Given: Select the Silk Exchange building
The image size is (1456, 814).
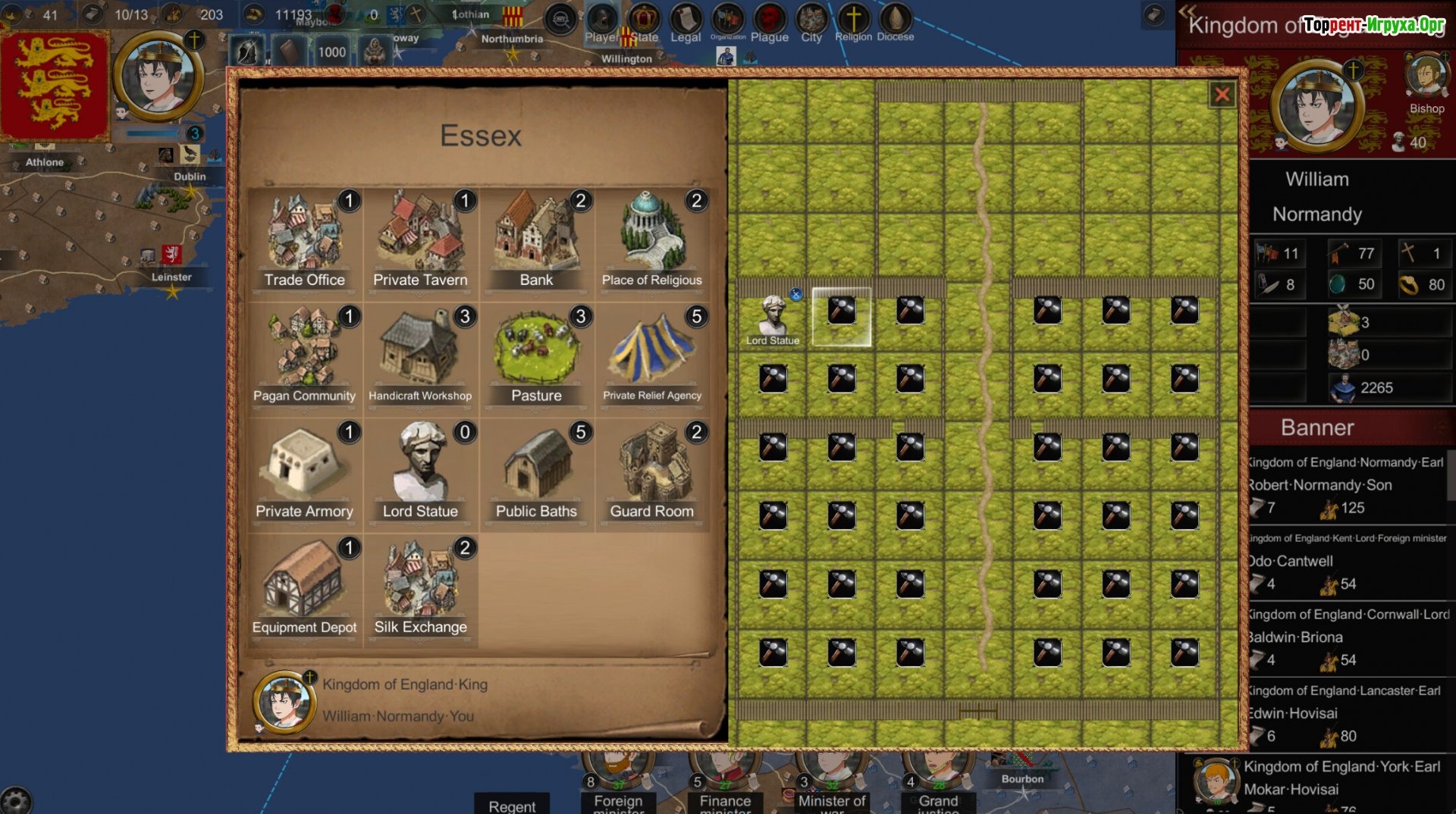Looking at the screenshot, I should tap(421, 587).
